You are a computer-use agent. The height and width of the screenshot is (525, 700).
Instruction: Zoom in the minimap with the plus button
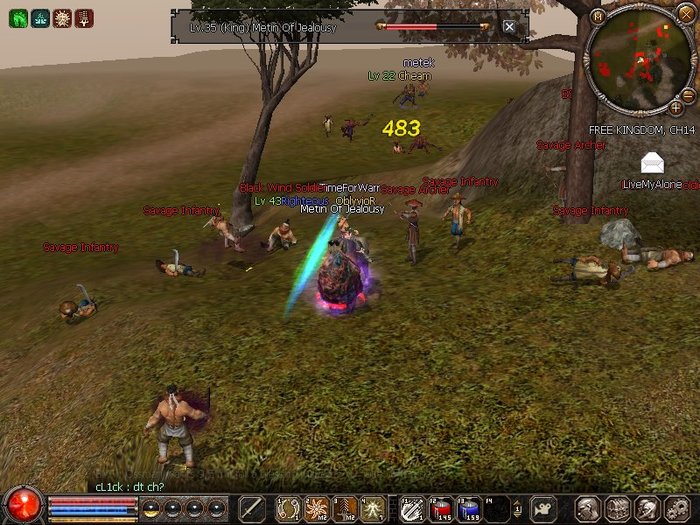[x=676, y=107]
